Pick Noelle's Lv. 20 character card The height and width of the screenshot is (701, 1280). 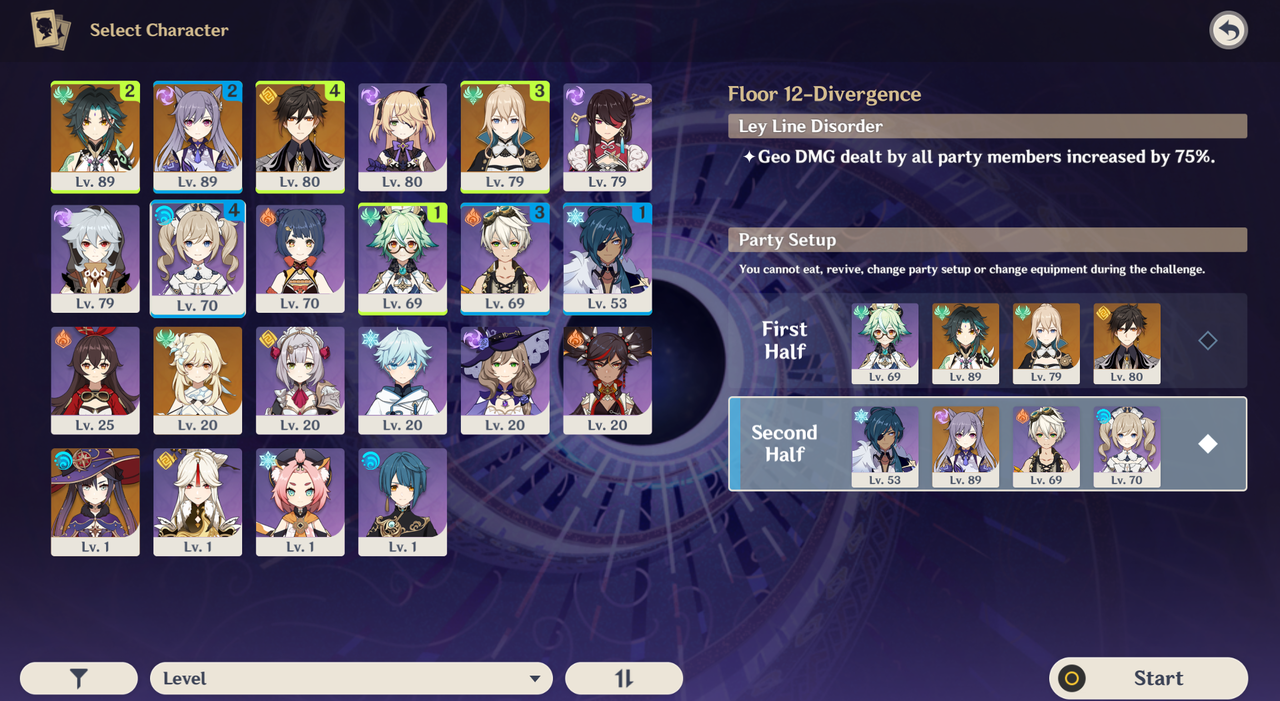(x=300, y=380)
